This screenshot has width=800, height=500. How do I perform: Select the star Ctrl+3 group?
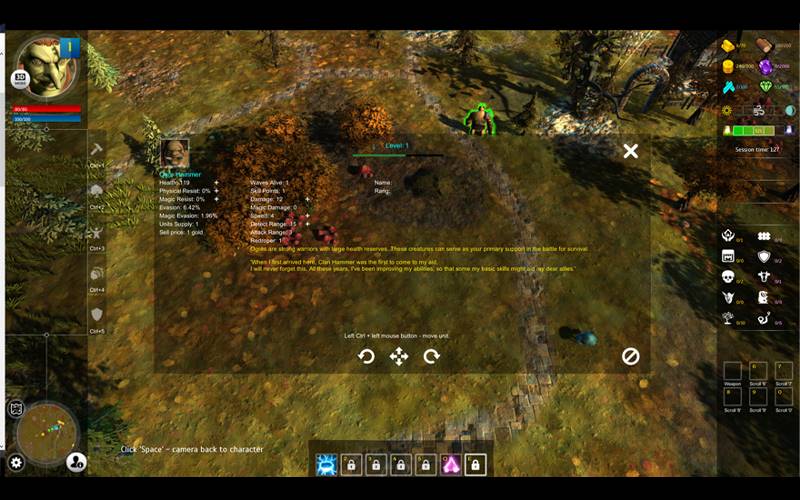(97, 232)
